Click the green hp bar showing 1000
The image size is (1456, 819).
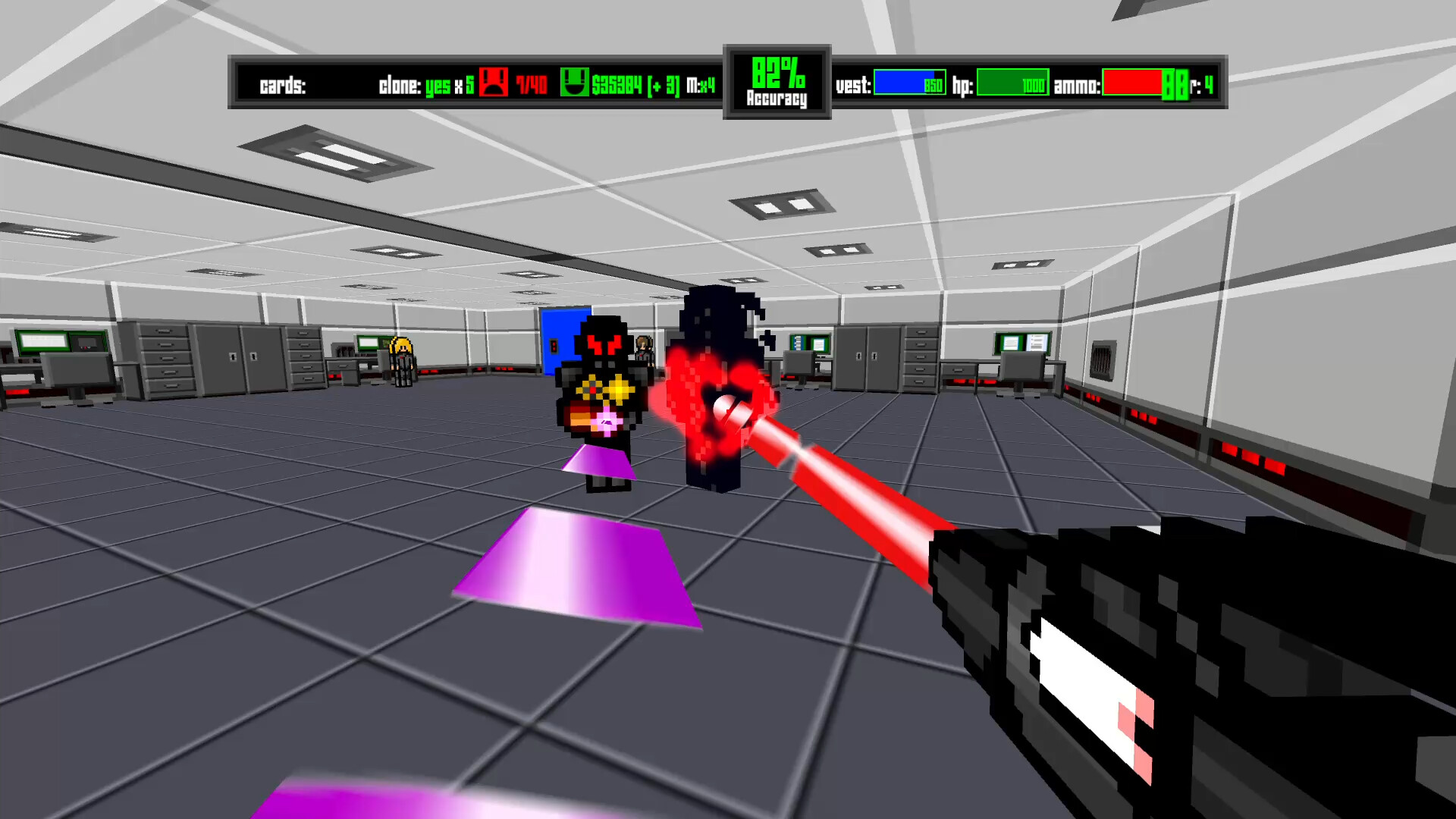[x=1012, y=85]
